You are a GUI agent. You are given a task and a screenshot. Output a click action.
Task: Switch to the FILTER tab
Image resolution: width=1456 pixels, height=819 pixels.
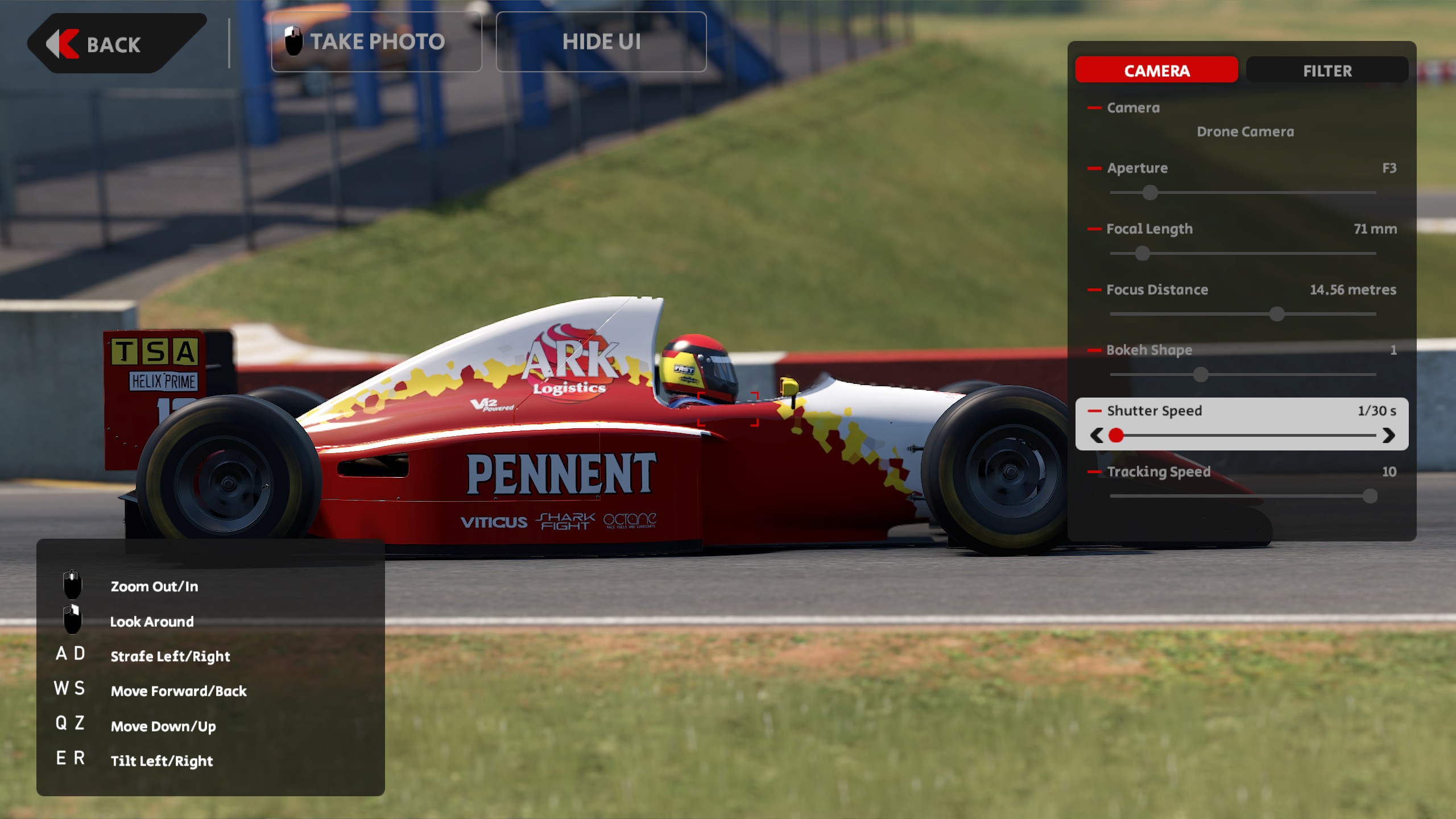click(1327, 71)
